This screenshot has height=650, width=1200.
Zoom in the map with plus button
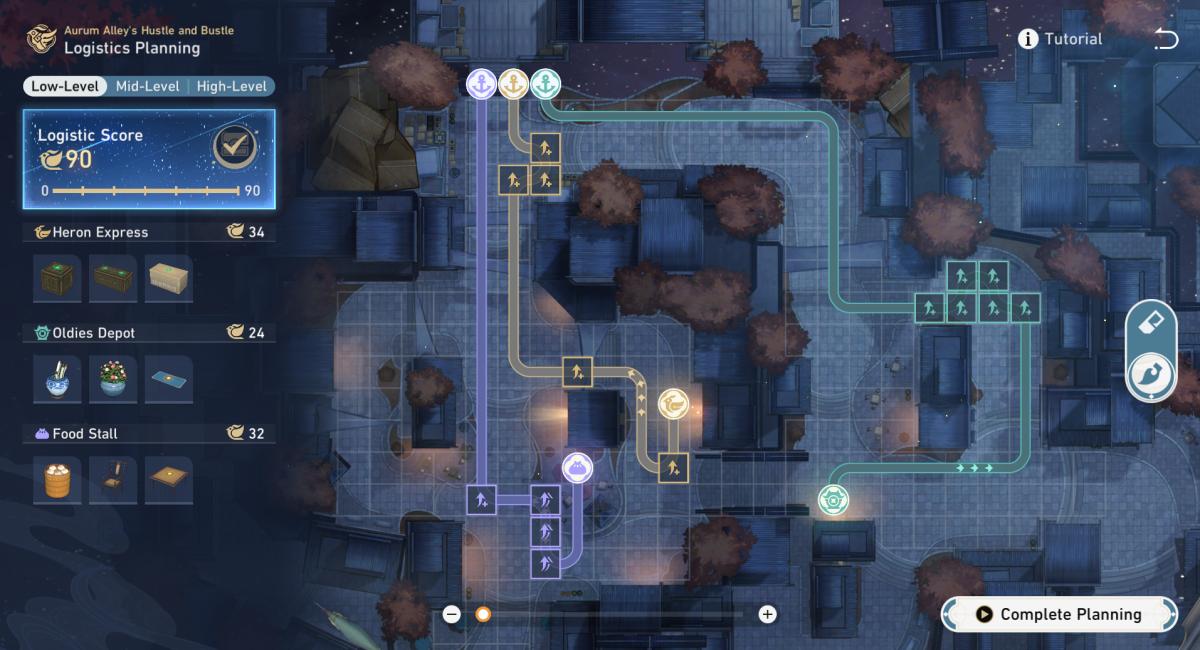pos(767,614)
